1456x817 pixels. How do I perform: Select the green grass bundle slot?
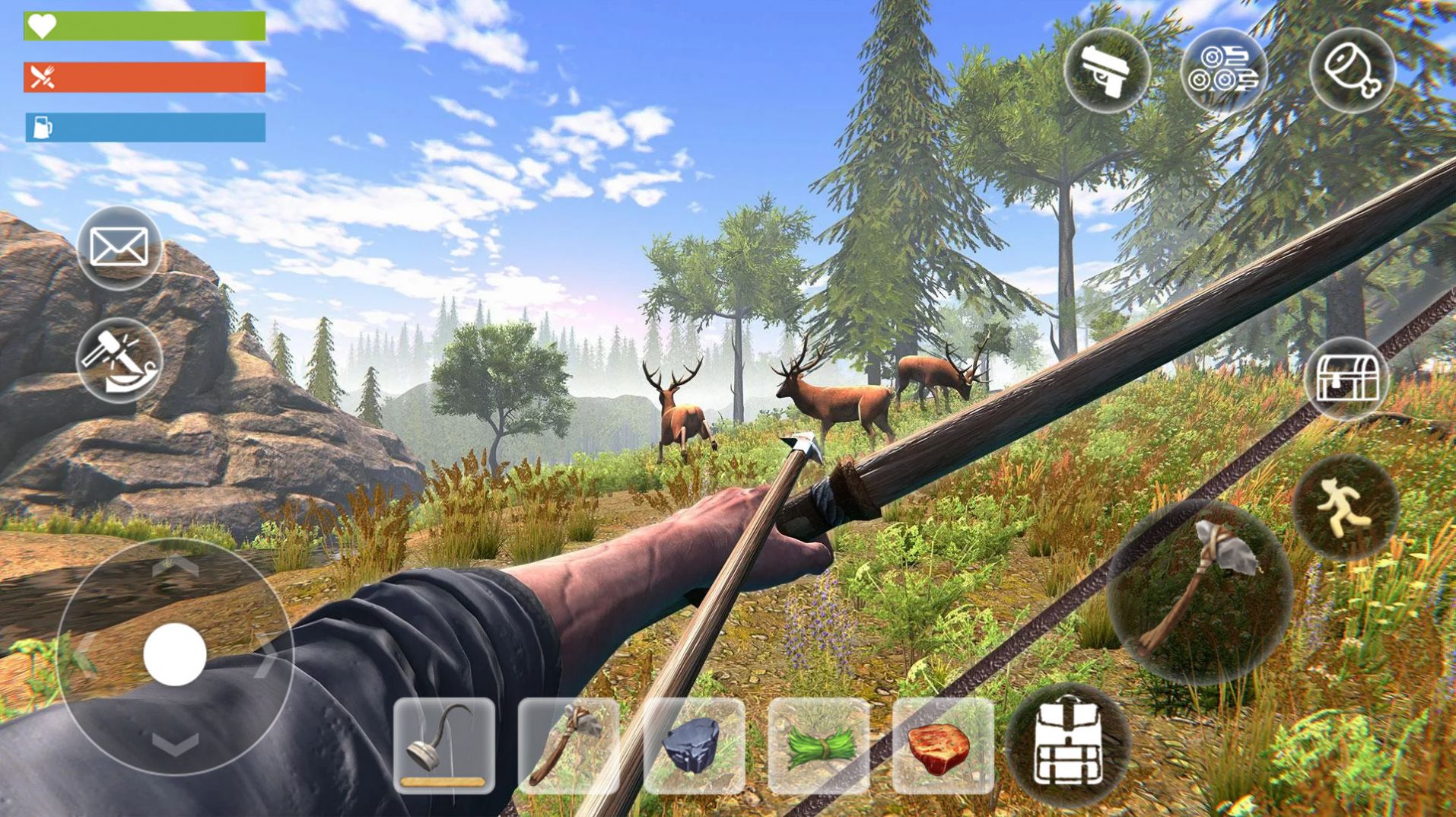(818, 745)
